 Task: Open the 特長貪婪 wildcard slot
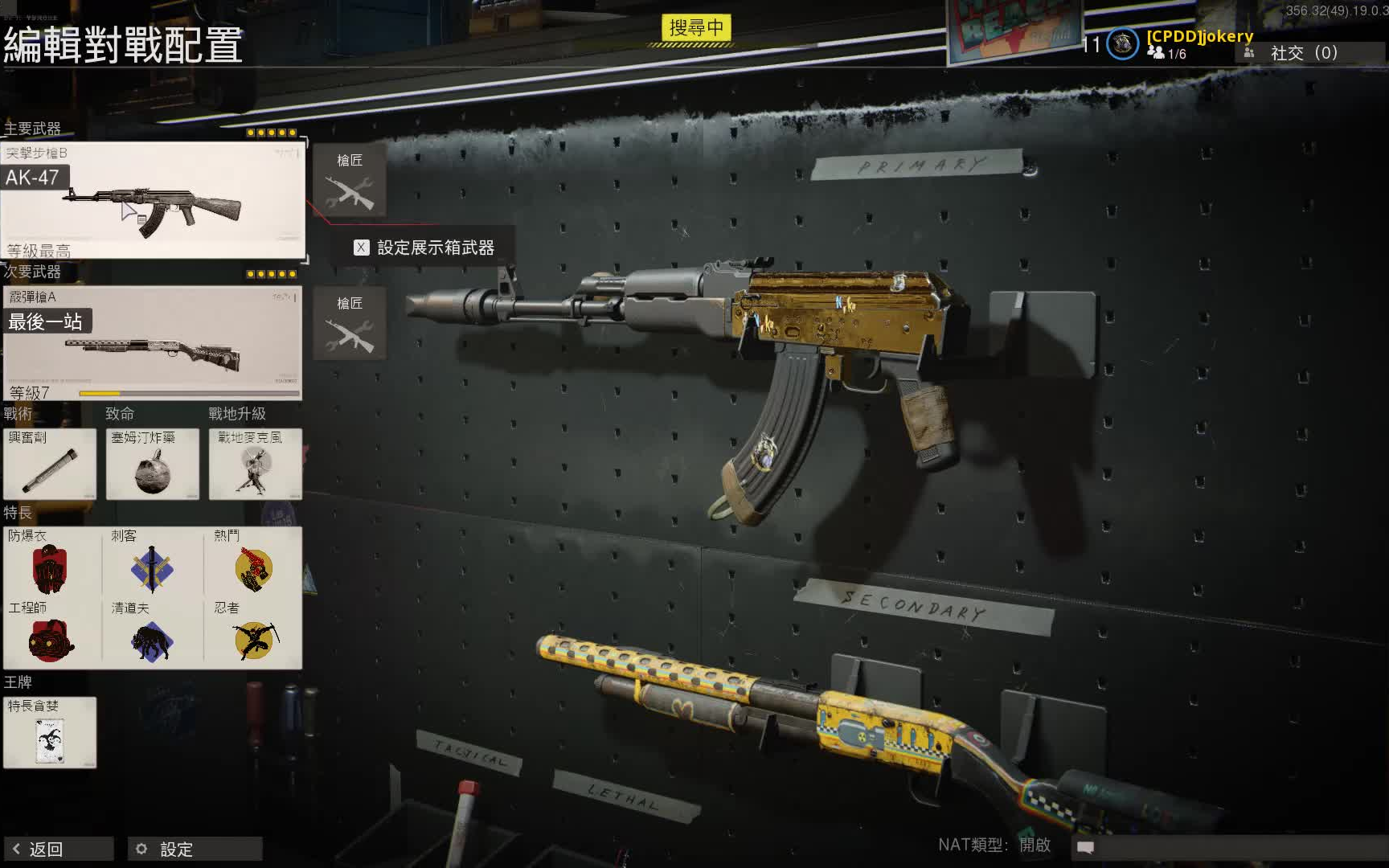click(x=50, y=733)
